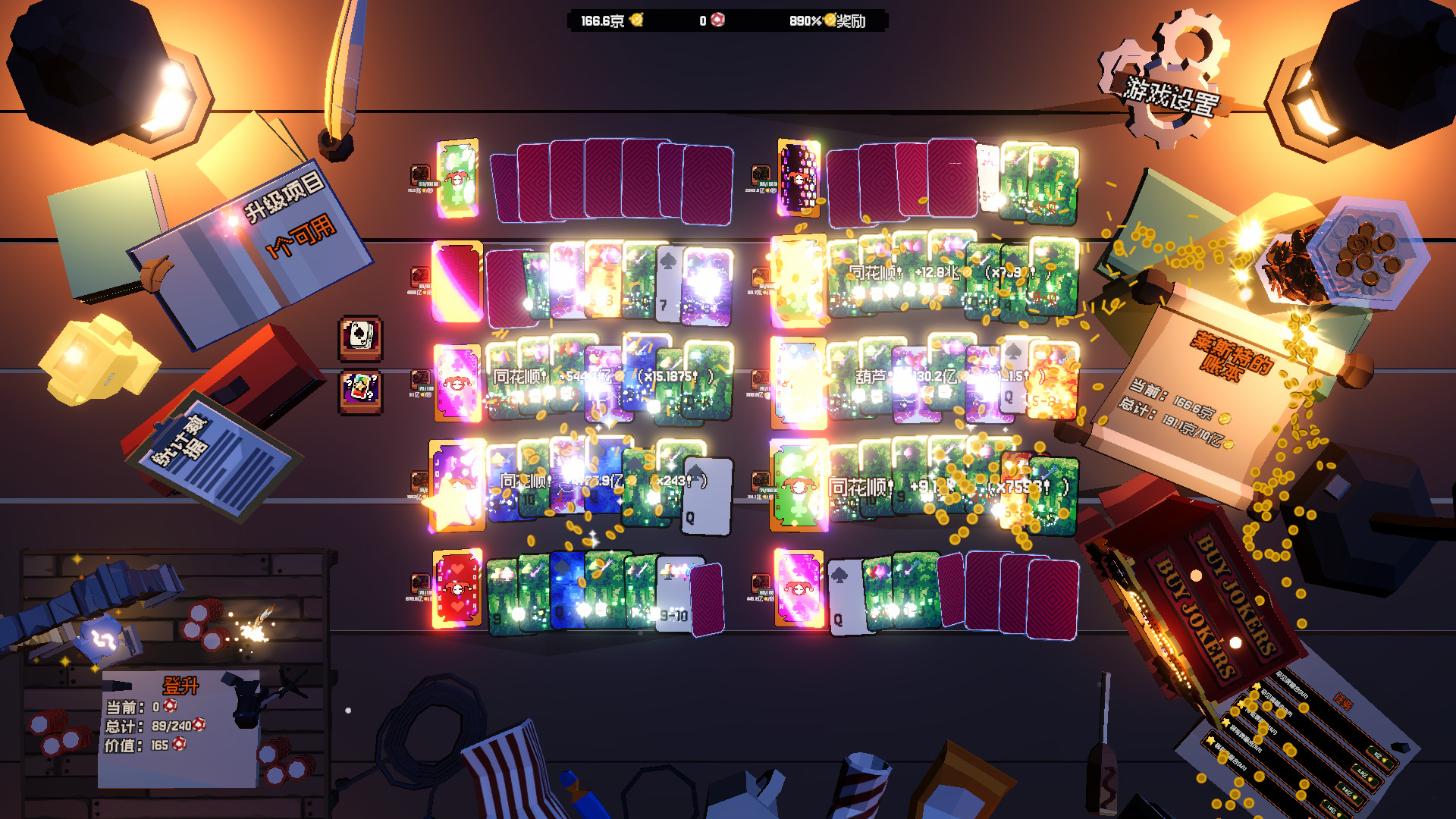
Task: Open the 游戏设置 gear settings
Action: [1169, 83]
